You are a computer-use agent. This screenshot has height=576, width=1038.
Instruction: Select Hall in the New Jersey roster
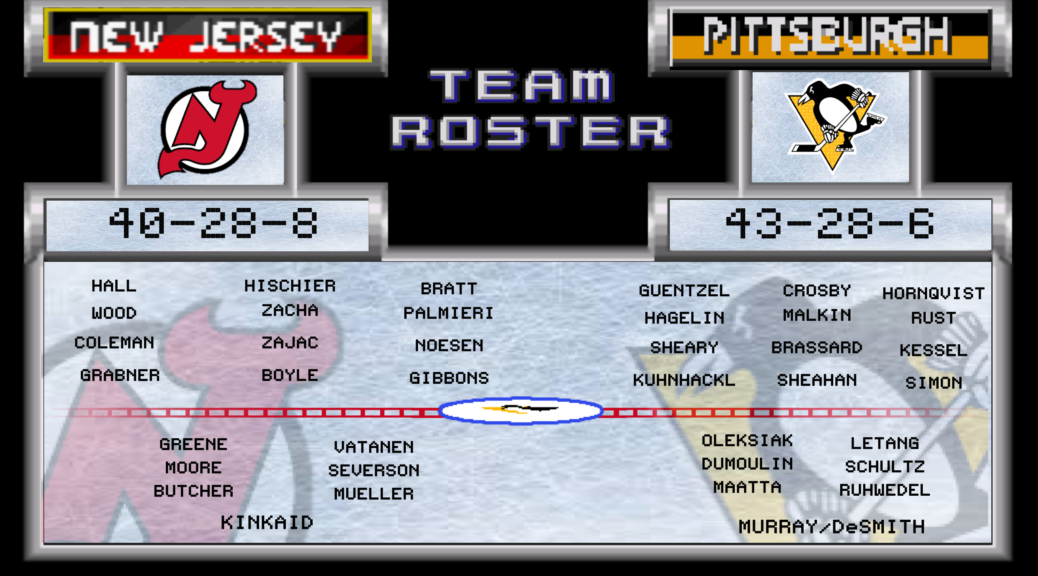[x=113, y=286]
